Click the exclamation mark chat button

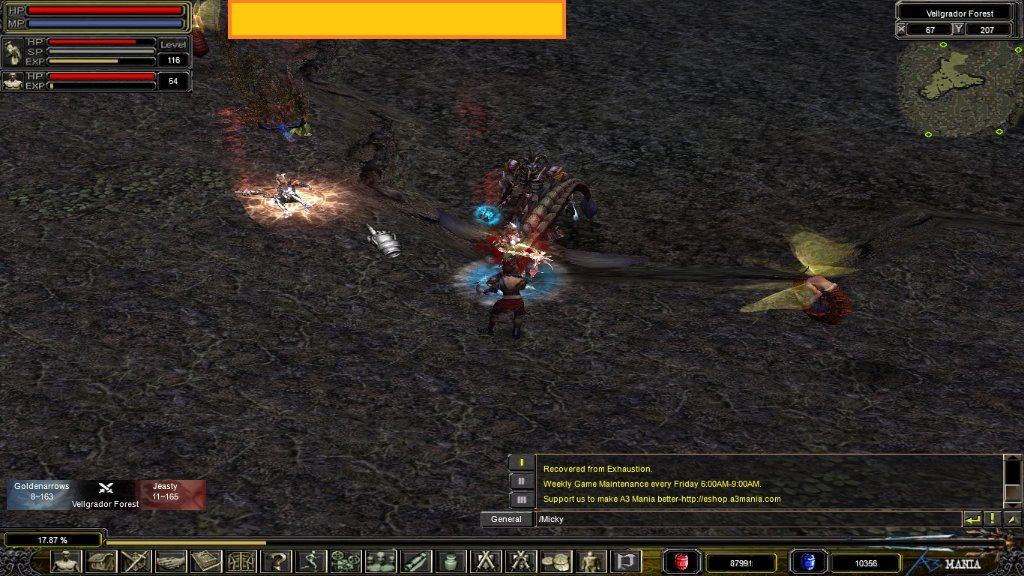click(992, 519)
